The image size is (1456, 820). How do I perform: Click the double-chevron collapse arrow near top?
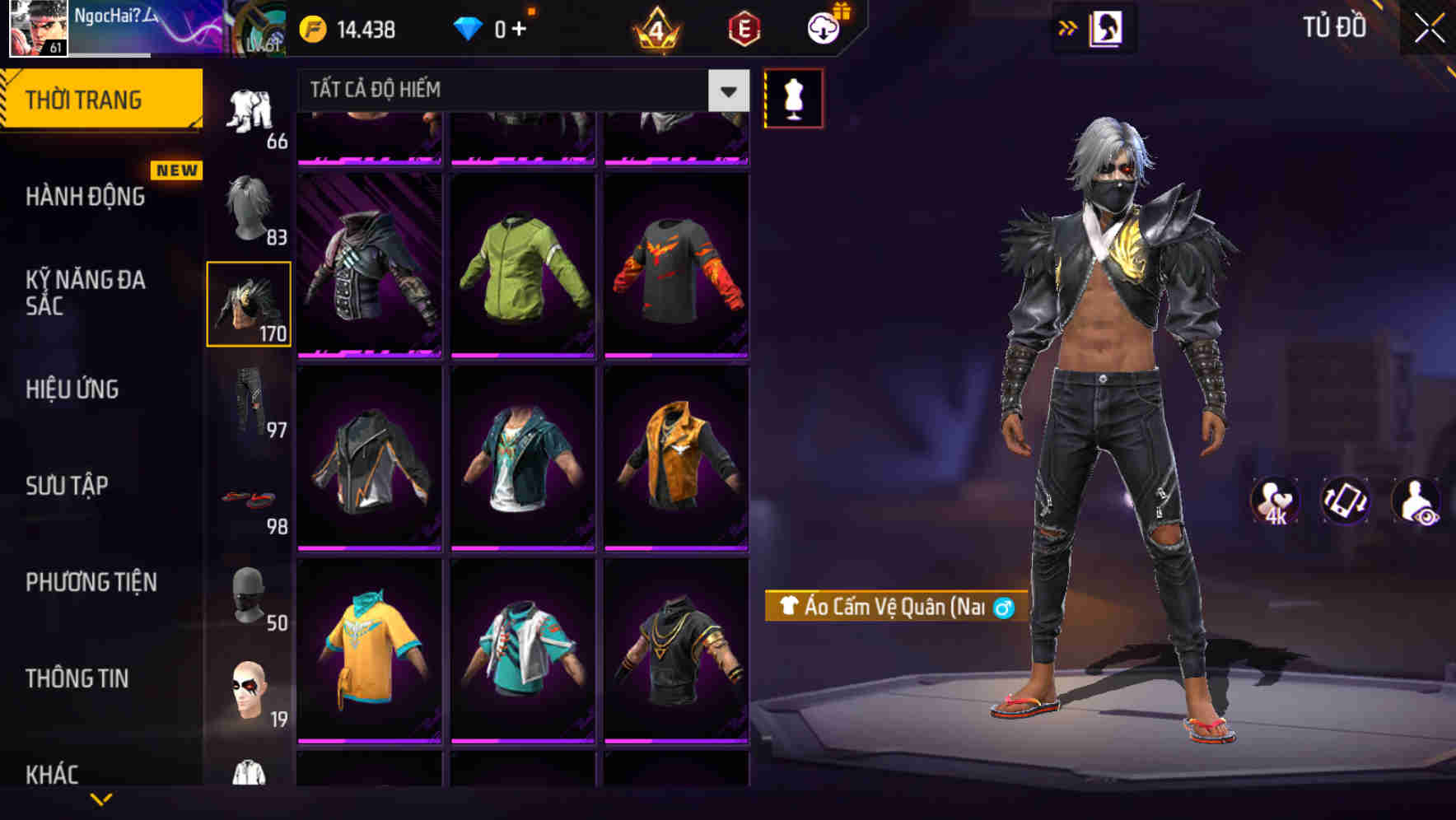(x=1068, y=26)
